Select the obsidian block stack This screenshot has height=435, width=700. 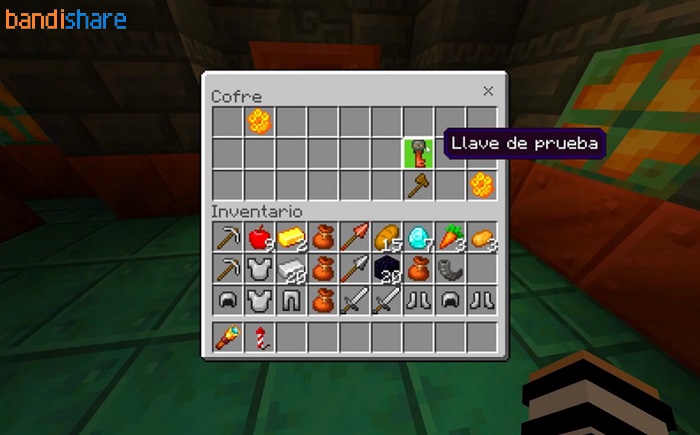(387, 268)
